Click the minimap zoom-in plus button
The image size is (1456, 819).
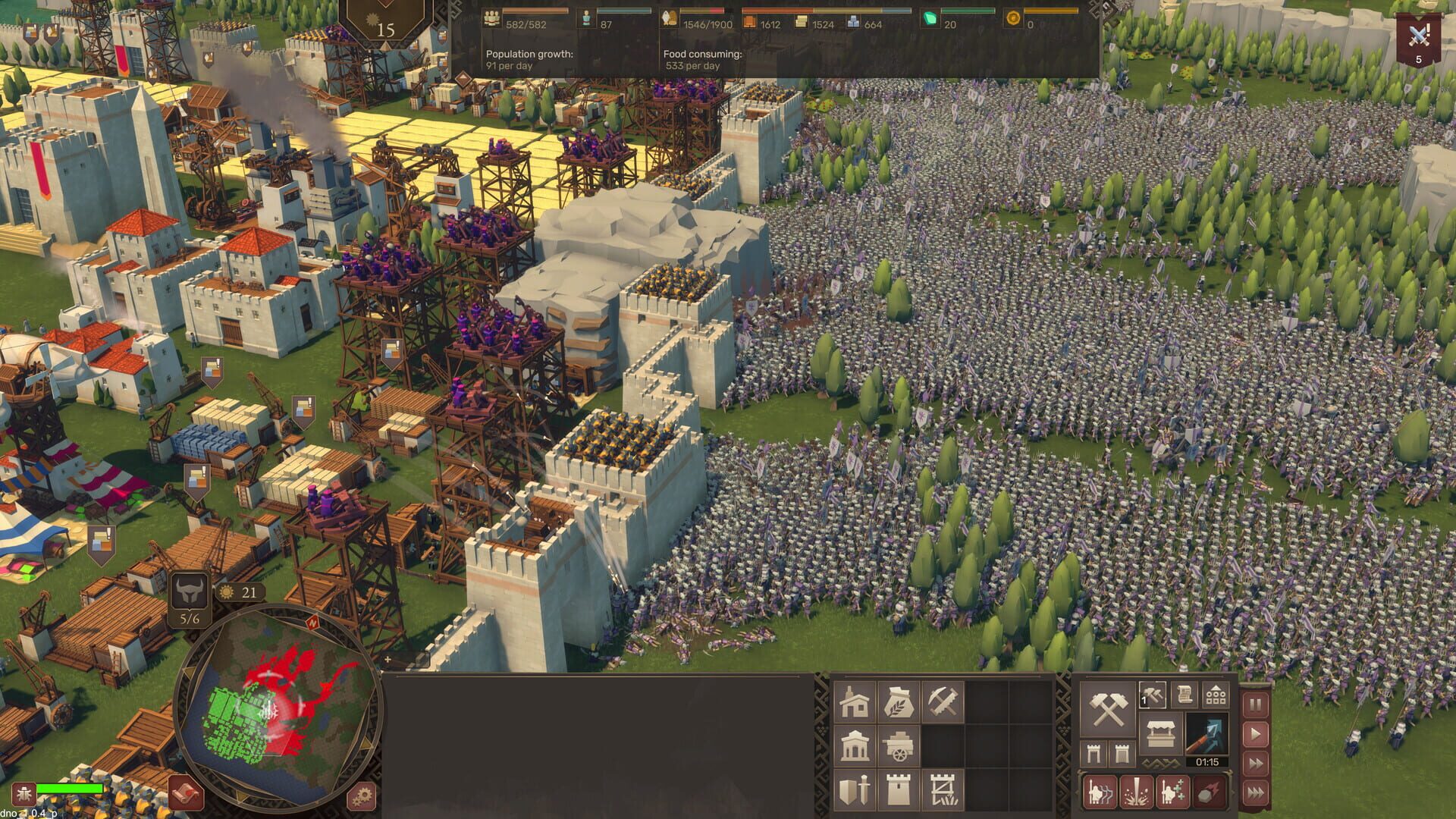click(x=388, y=660)
